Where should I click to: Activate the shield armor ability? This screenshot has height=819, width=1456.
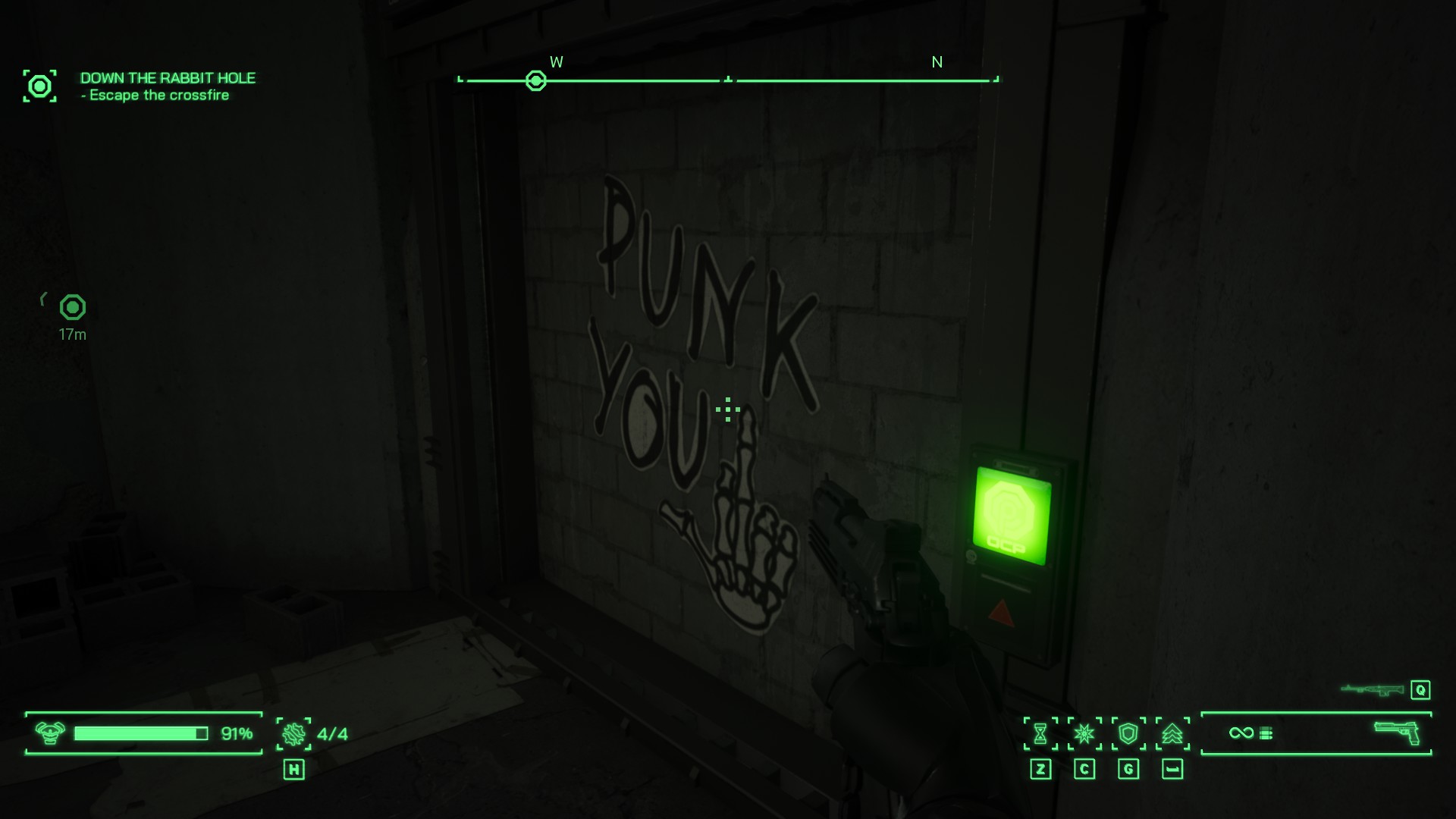[x=1128, y=733]
